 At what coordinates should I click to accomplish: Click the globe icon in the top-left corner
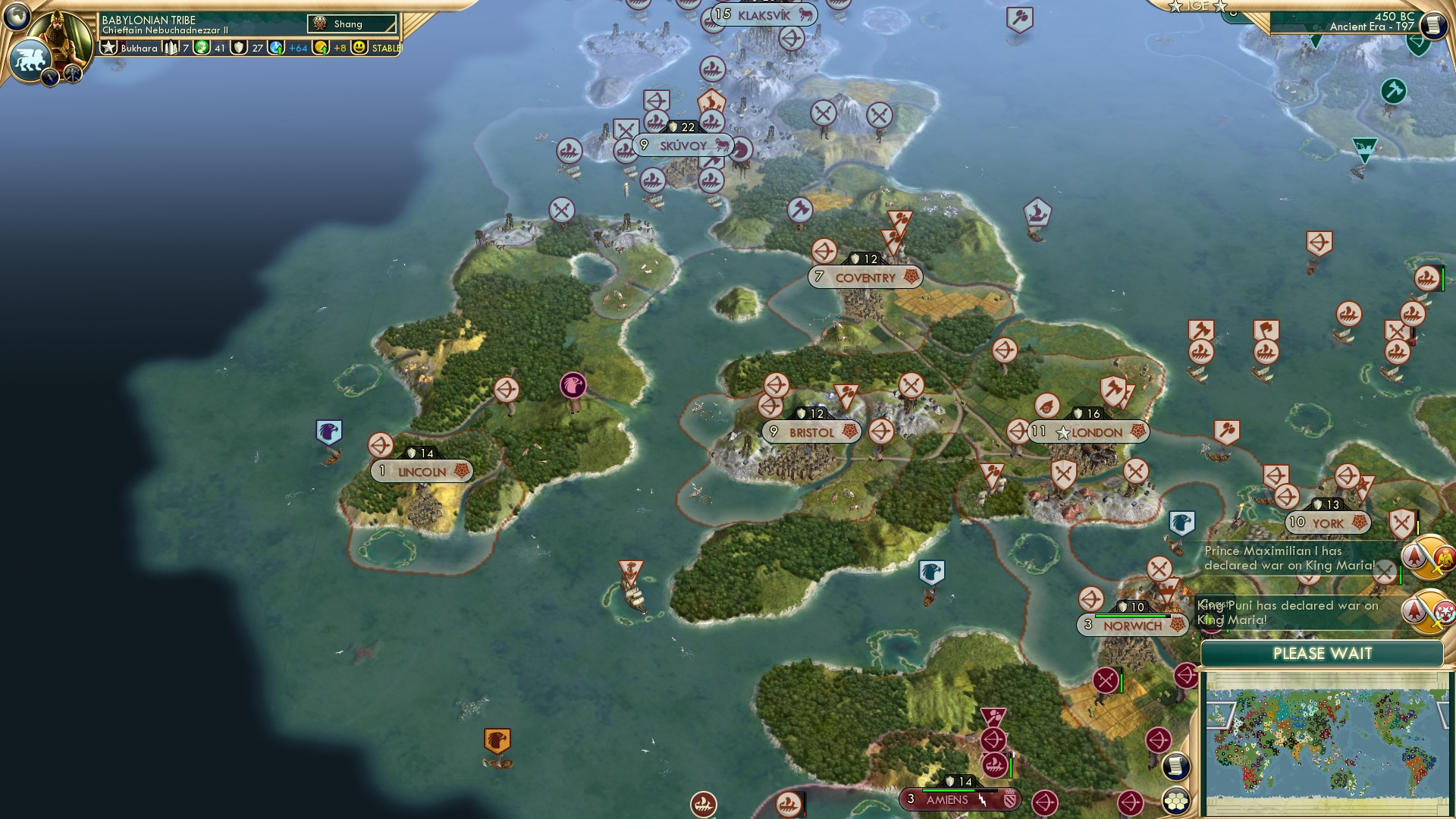pos(17,15)
